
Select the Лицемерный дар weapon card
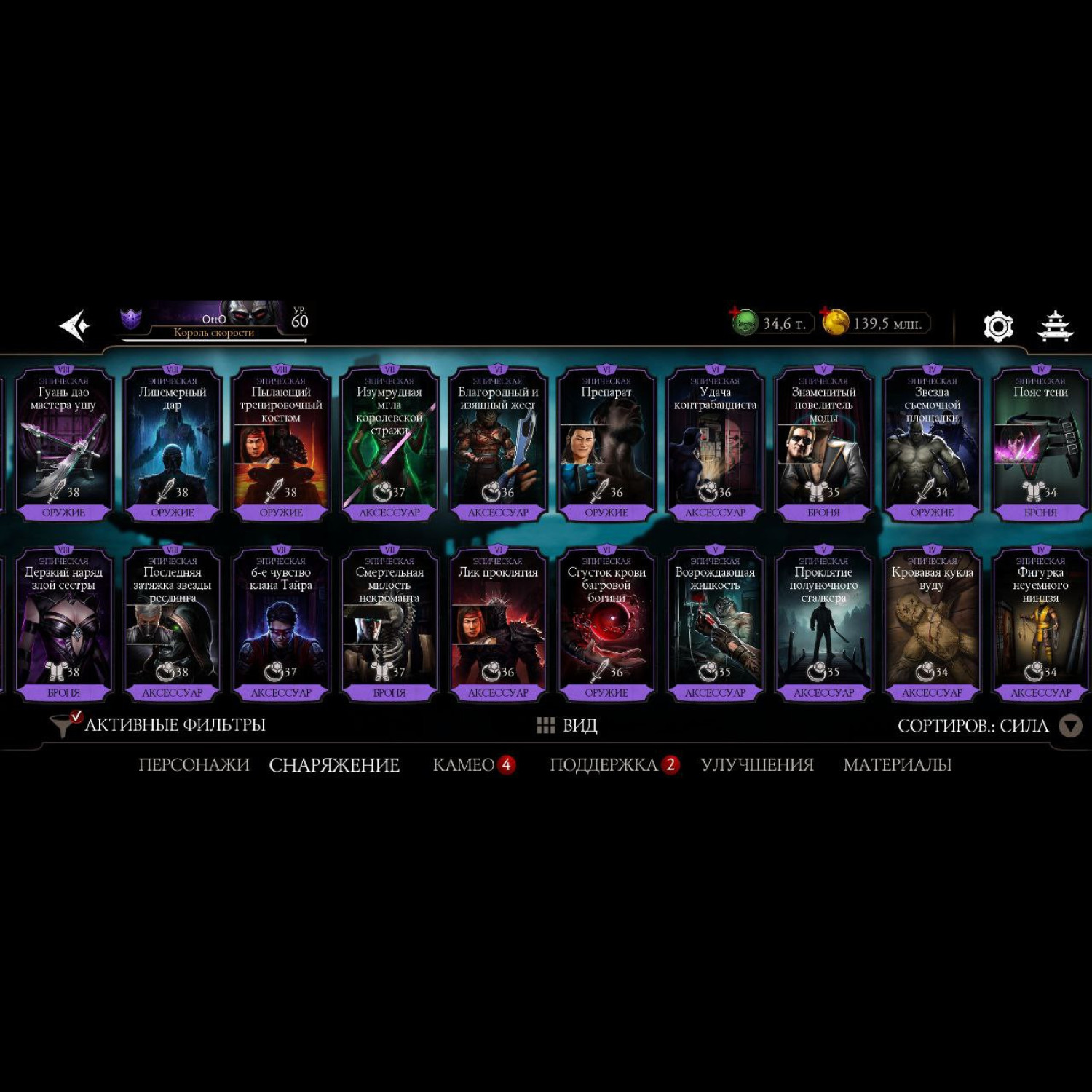pyautogui.click(x=173, y=444)
